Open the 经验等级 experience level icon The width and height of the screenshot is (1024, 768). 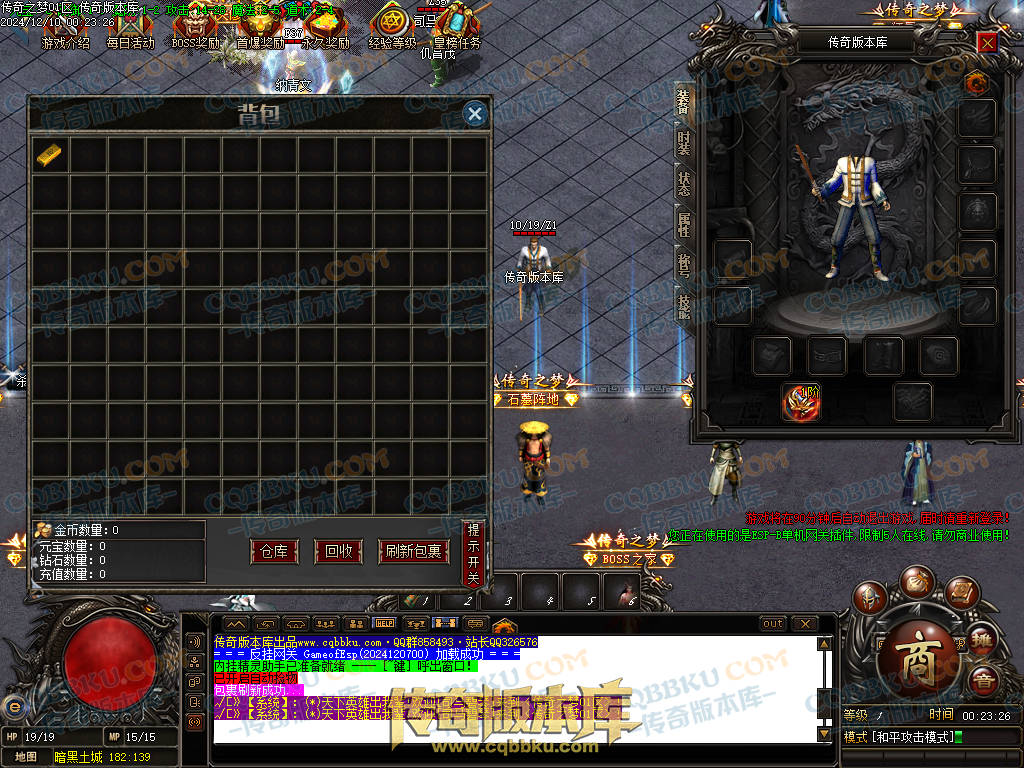(x=392, y=27)
